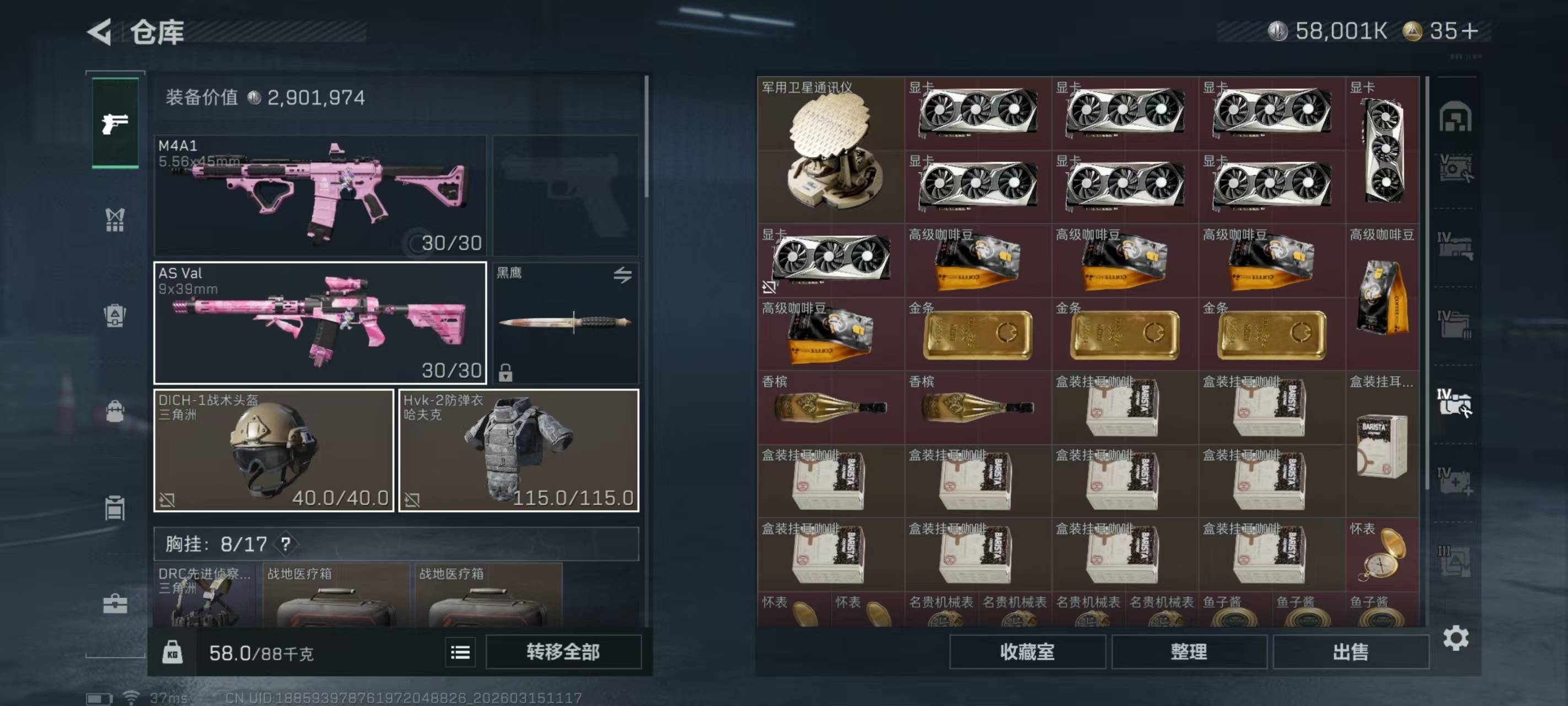1568x706 pixels.
Task: Select the 军用卫星通讯仪 satellite item
Action: pyautogui.click(x=830, y=150)
